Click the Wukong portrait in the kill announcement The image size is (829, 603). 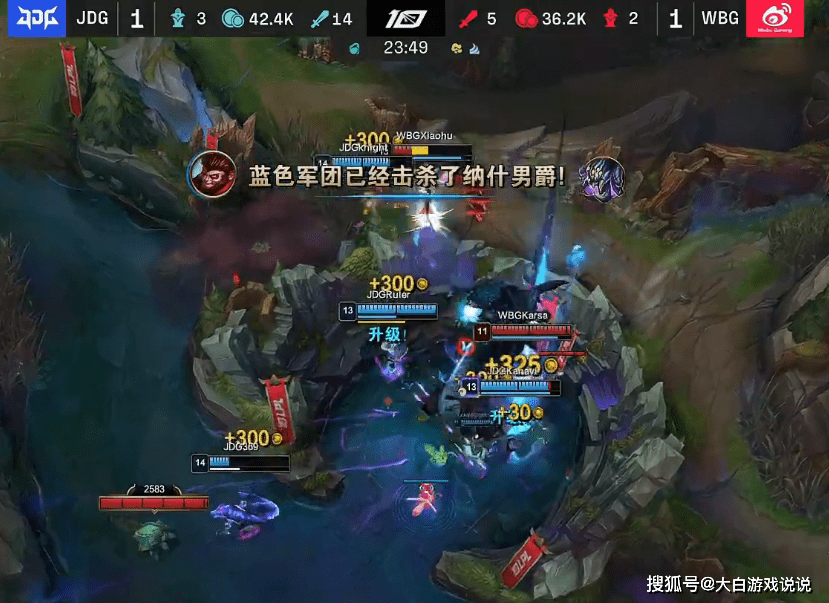pyautogui.click(x=212, y=174)
